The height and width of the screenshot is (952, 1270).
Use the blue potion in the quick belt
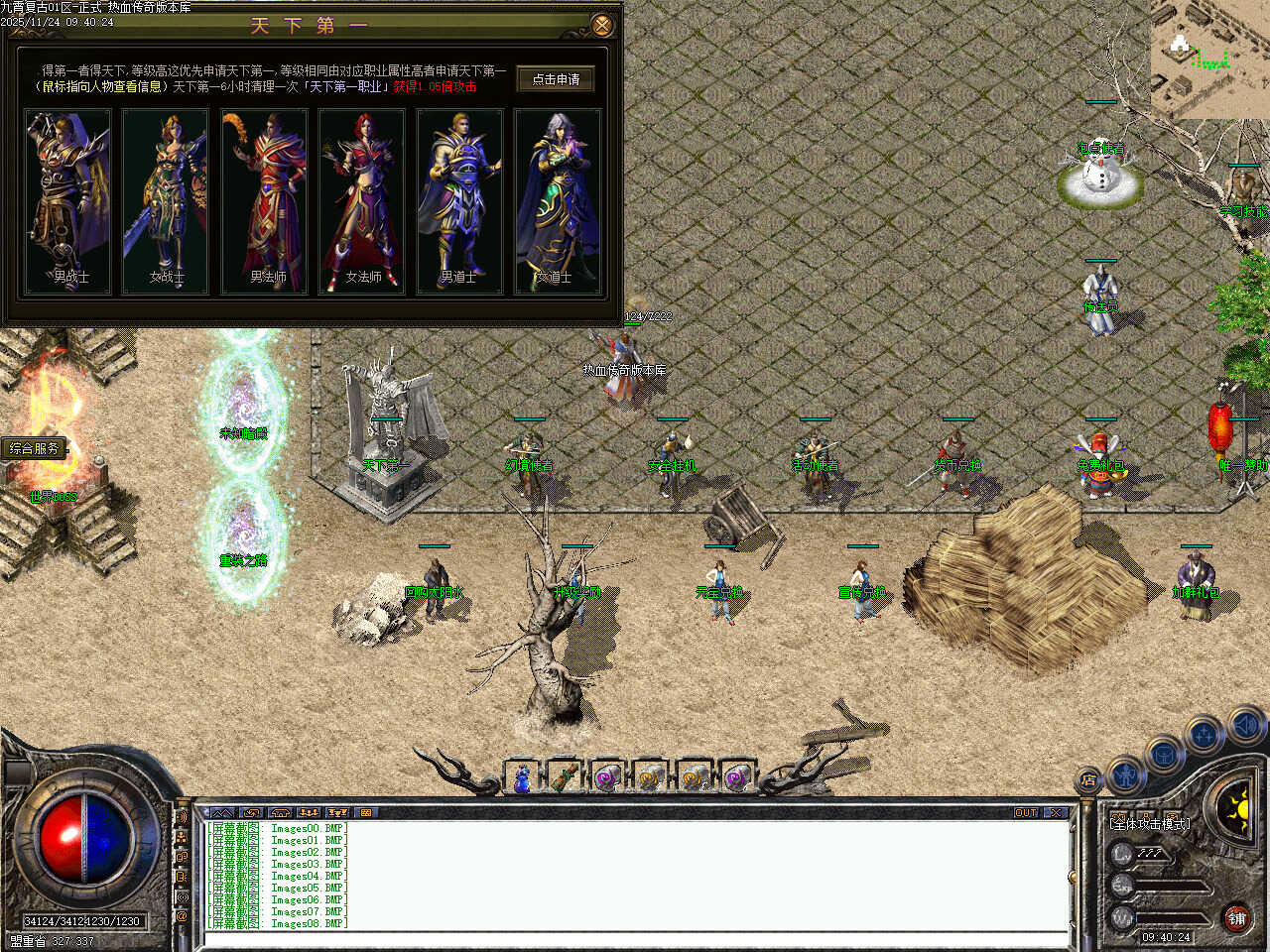click(522, 779)
